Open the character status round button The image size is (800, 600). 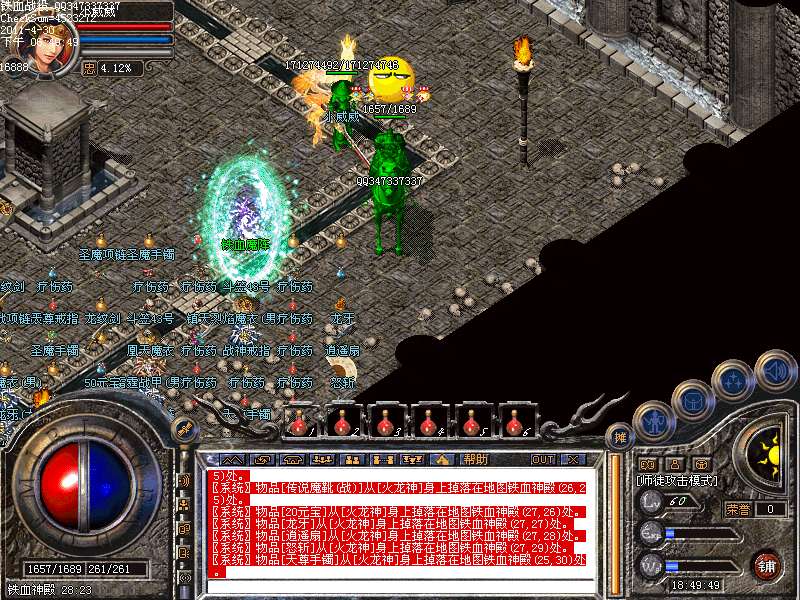[x=652, y=422]
